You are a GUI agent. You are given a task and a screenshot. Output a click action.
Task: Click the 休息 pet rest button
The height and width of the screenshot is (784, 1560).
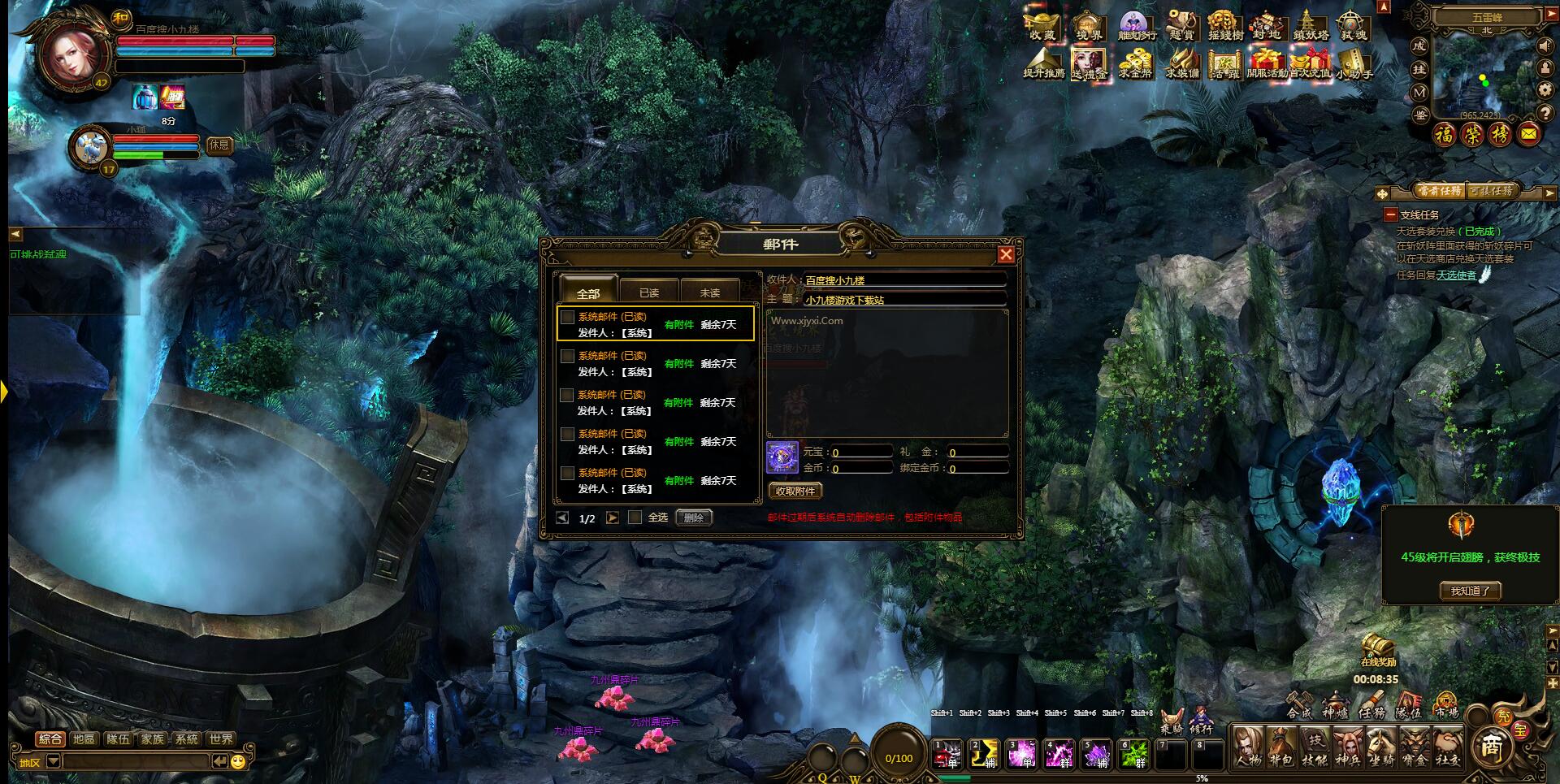click(219, 145)
